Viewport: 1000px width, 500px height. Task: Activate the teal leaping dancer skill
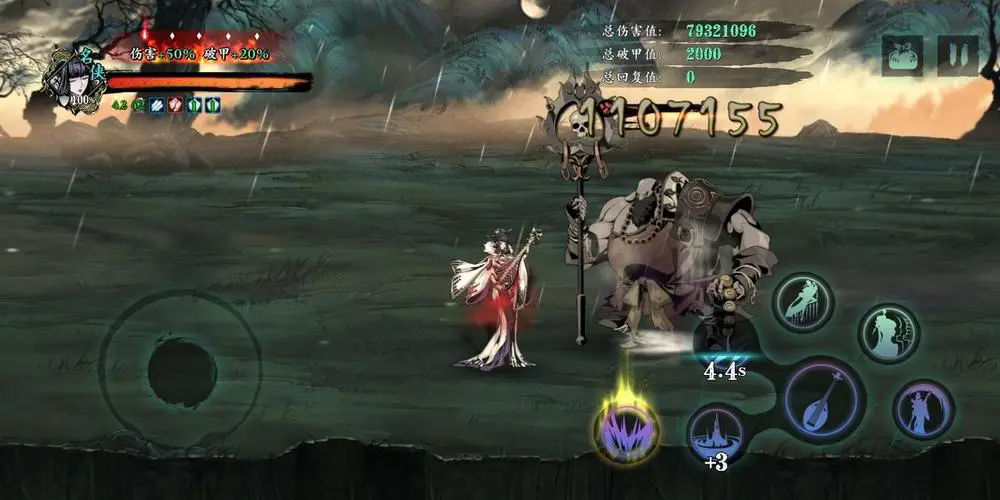click(802, 303)
